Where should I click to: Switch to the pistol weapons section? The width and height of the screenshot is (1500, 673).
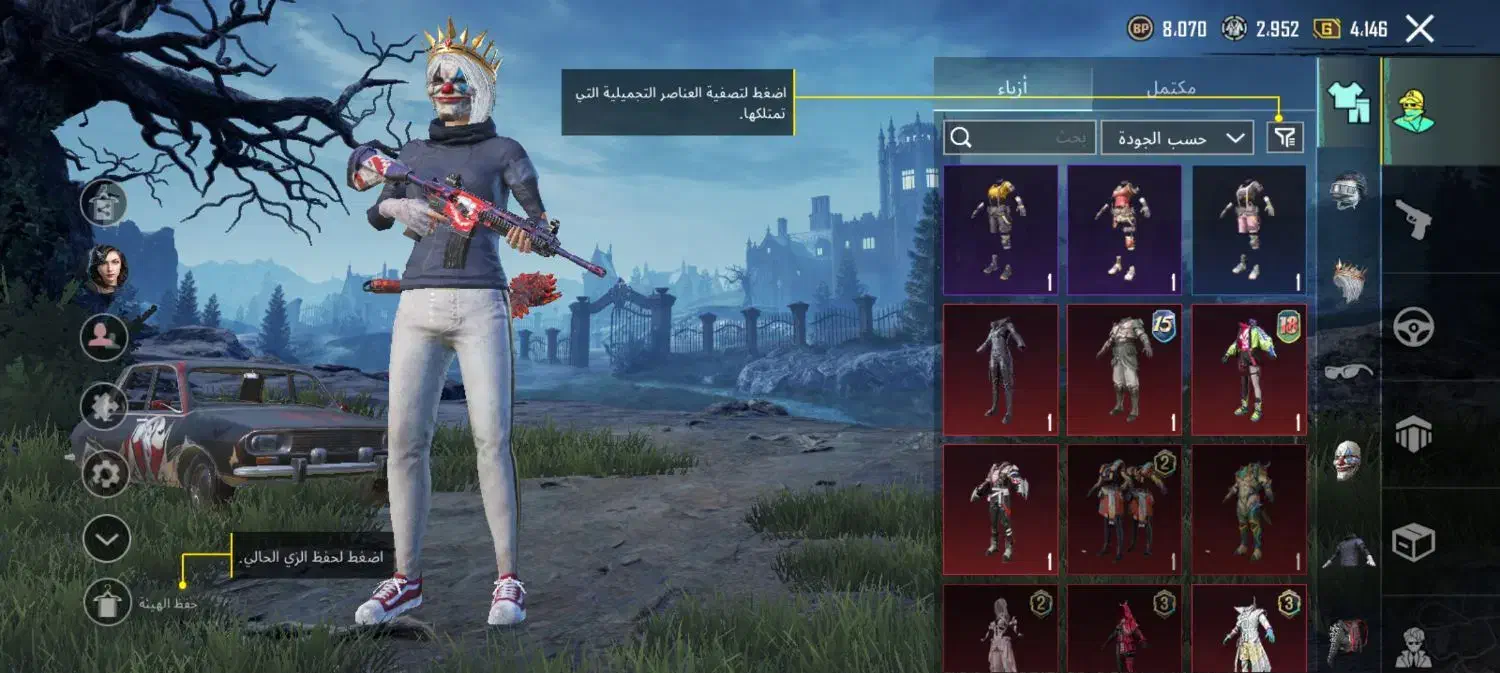(x=1413, y=219)
